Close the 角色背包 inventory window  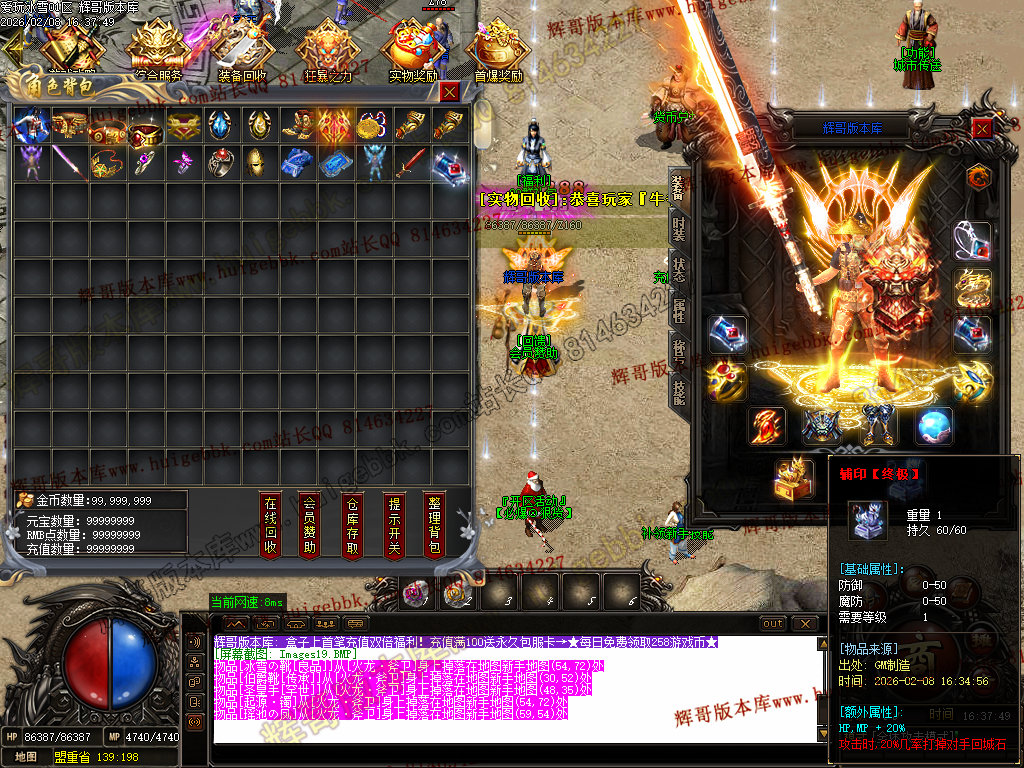pyautogui.click(x=449, y=92)
